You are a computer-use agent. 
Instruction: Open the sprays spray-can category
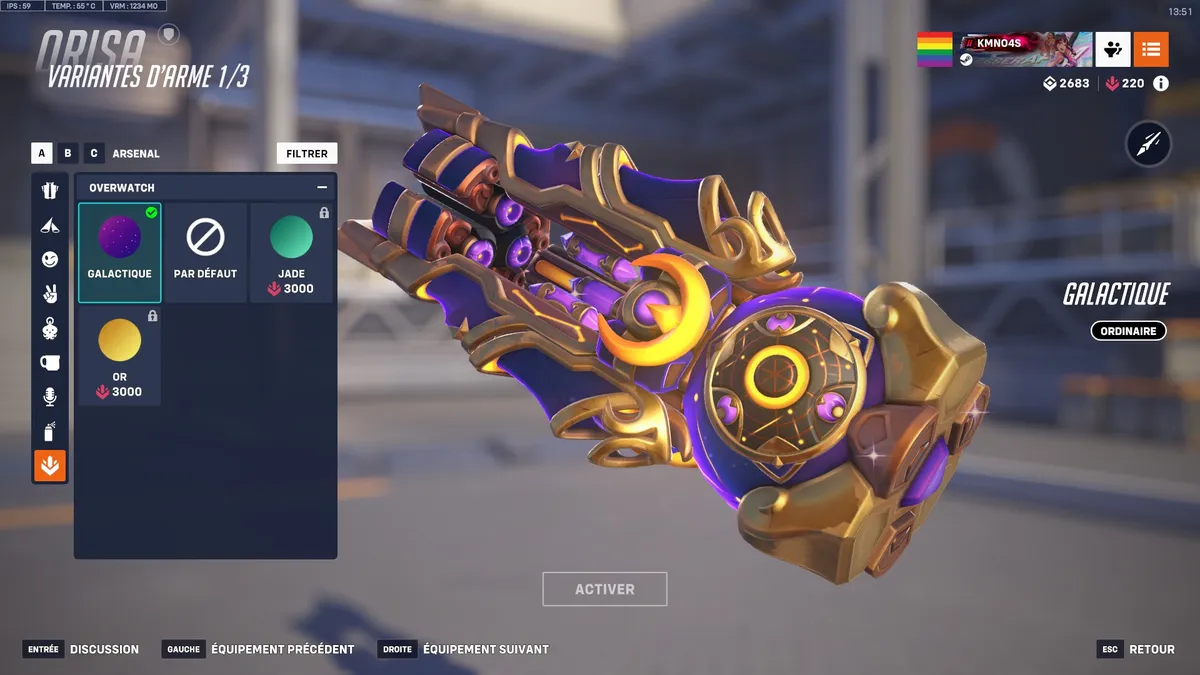[x=50, y=431]
